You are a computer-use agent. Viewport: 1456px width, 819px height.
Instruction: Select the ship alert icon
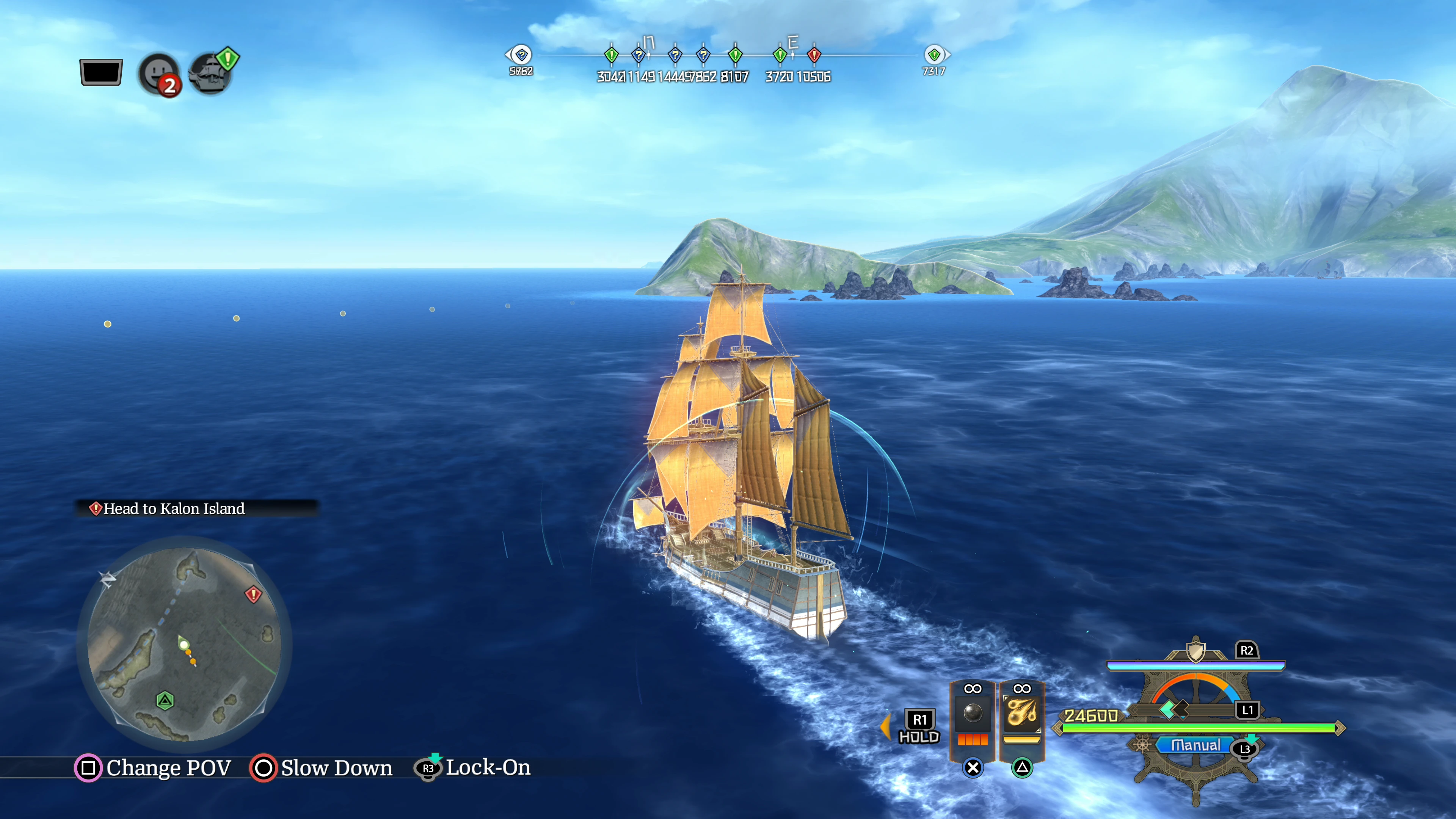[x=212, y=72]
